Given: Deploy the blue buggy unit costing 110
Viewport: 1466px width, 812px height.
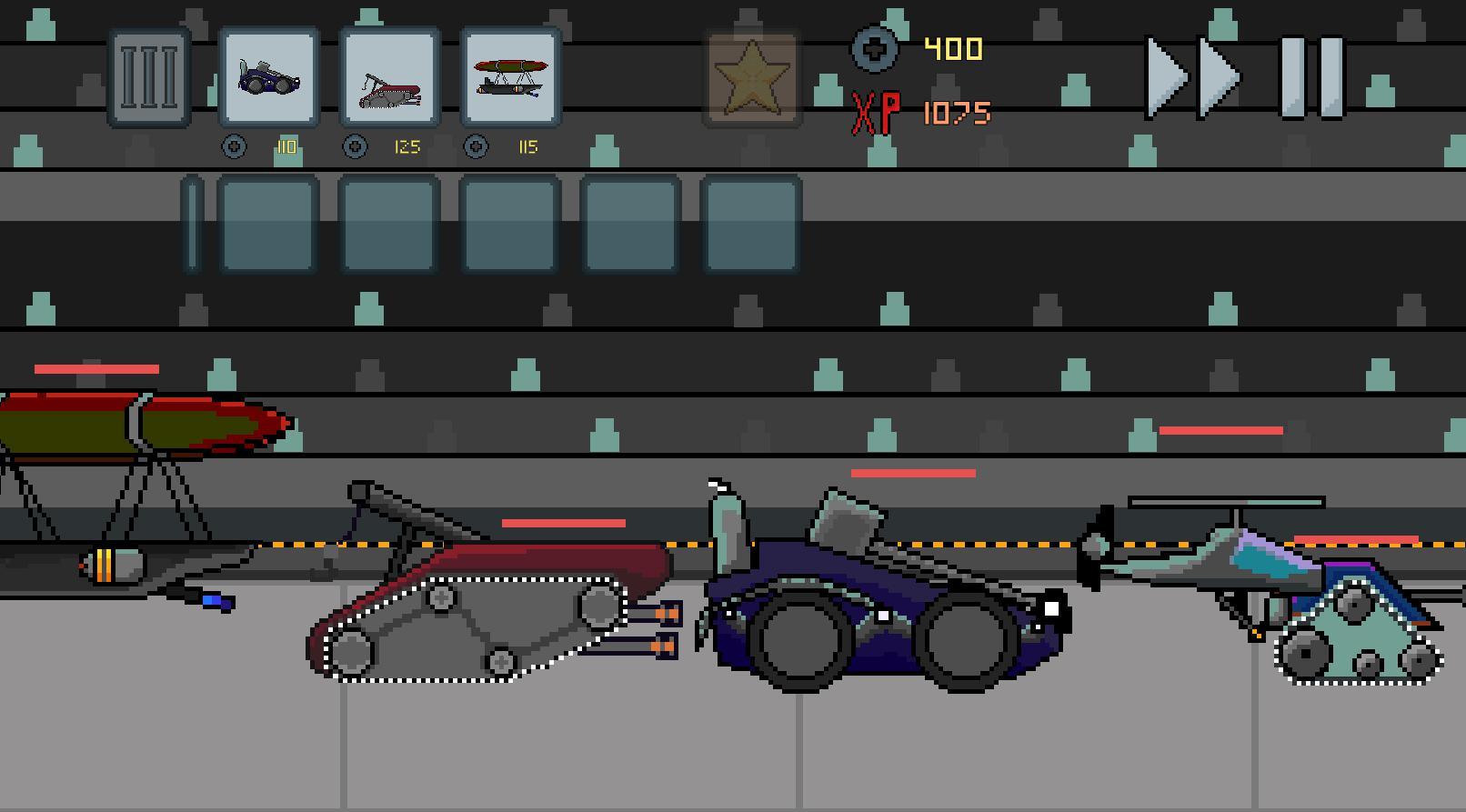Looking at the screenshot, I should [268, 77].
